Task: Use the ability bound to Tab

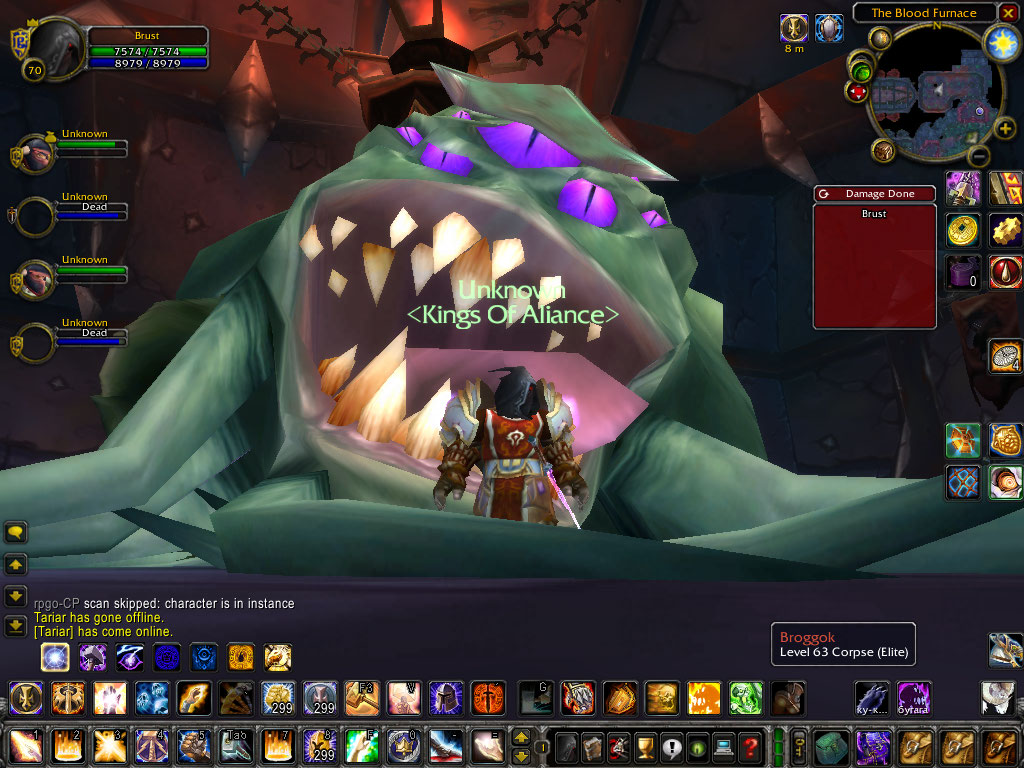Action: tap(235, 746)
